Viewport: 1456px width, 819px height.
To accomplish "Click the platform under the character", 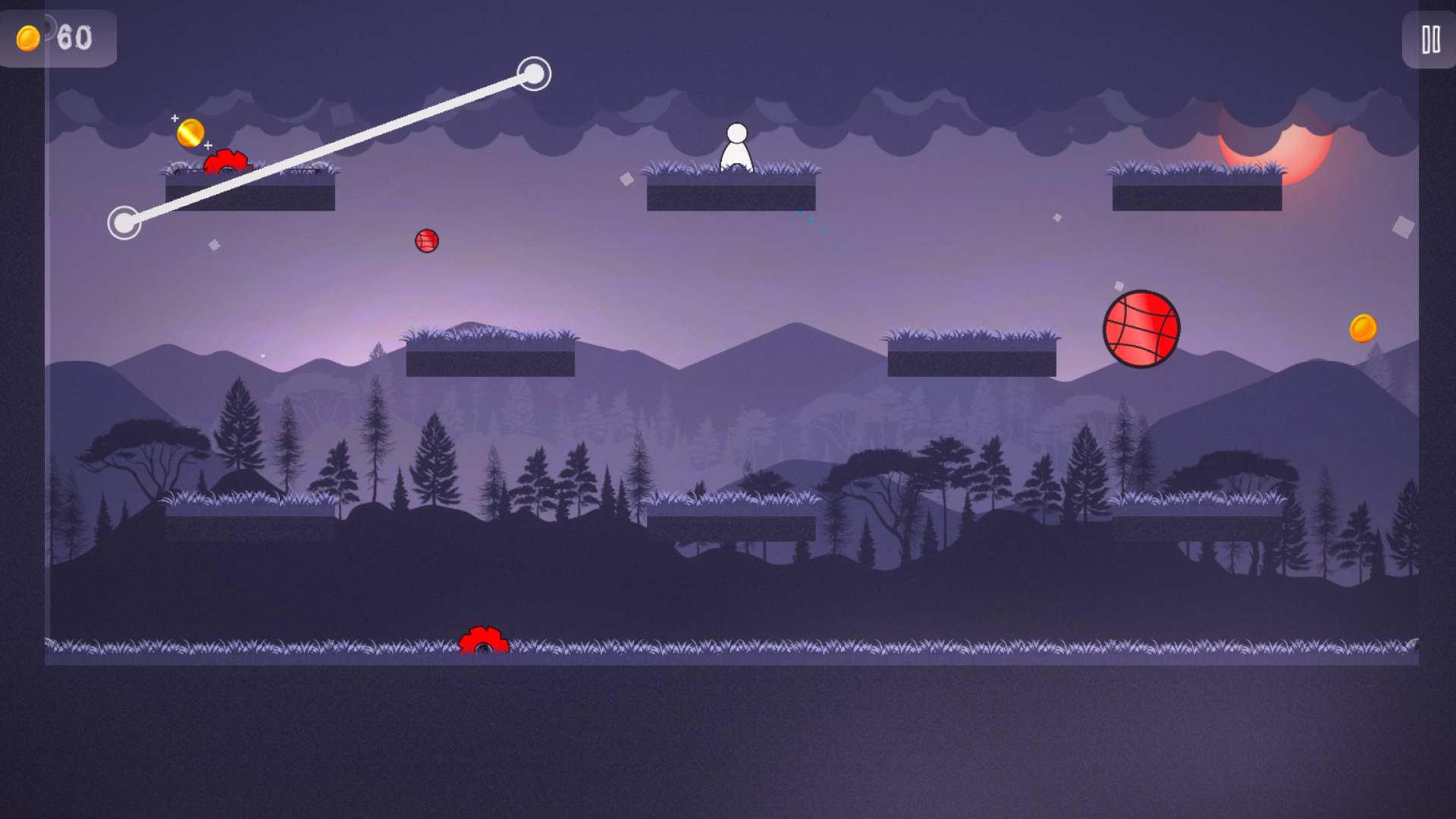I will click(x=732, y=193).
